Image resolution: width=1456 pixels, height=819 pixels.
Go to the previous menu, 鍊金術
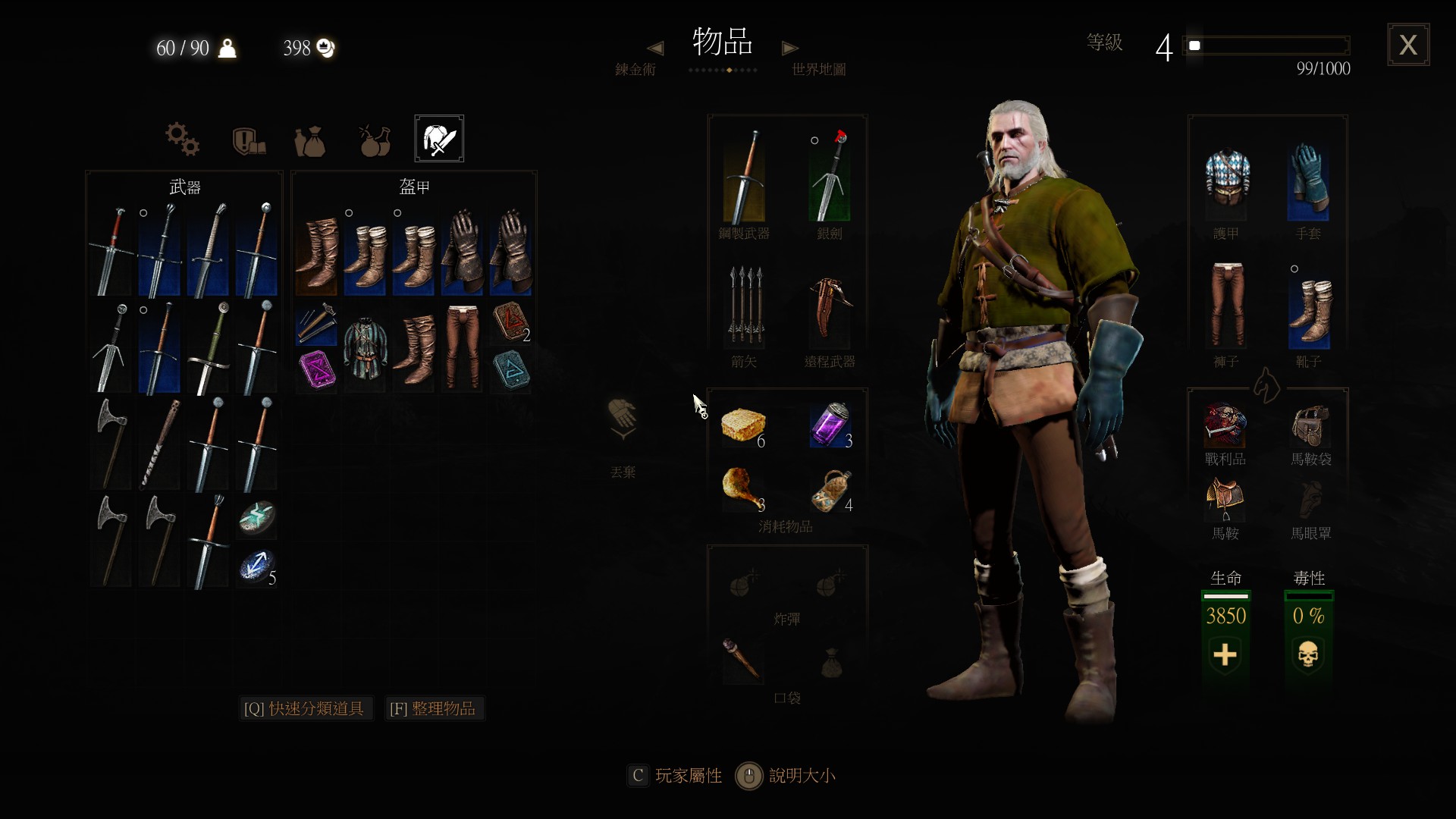[x=635, y=69]
